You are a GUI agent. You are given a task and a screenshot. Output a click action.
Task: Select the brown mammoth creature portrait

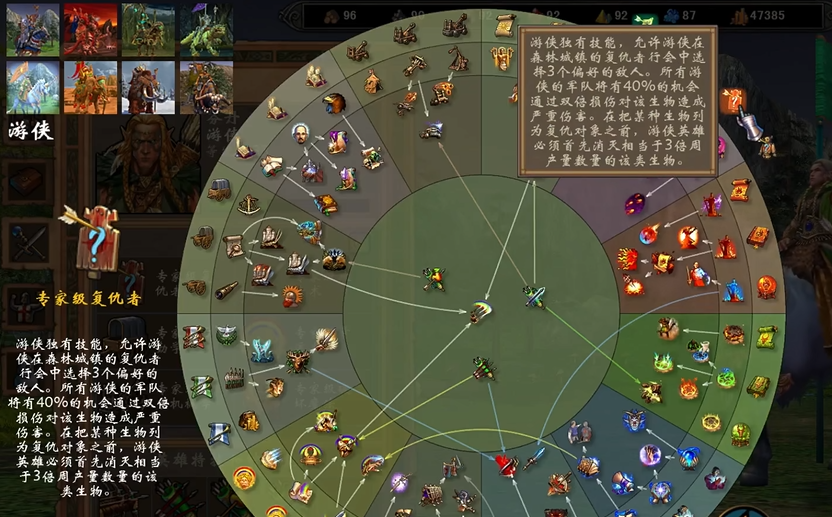pos(148,87)
